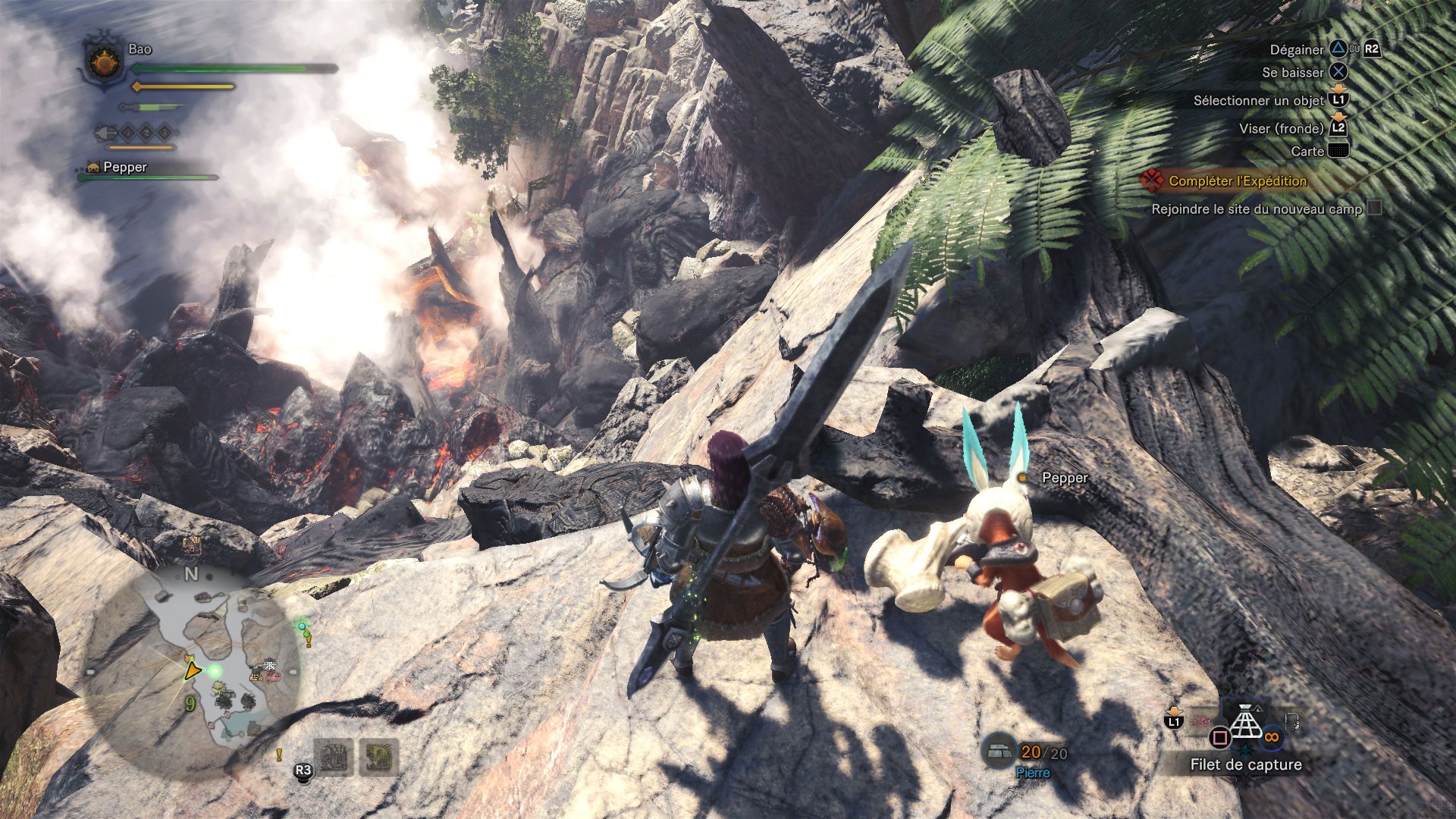This screenshot has height=819, width=1456.
Task: Click the Pierre slinger ammo icon
Action: pos(999,750)
